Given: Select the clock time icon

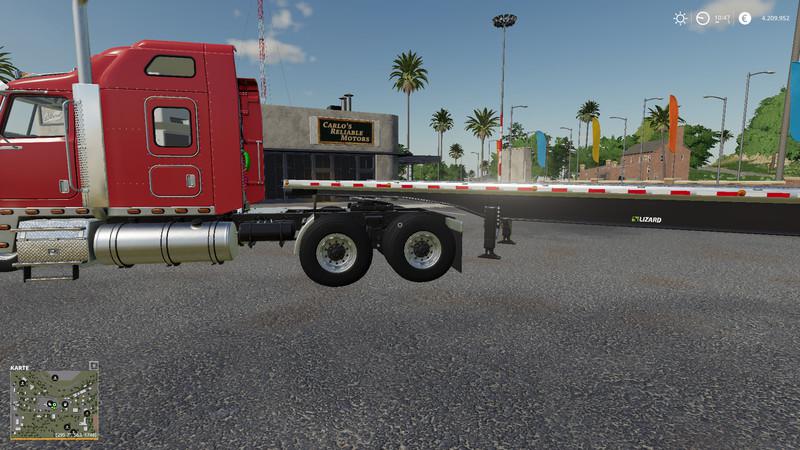Looking at the screenshot, I should pos(703,18).
